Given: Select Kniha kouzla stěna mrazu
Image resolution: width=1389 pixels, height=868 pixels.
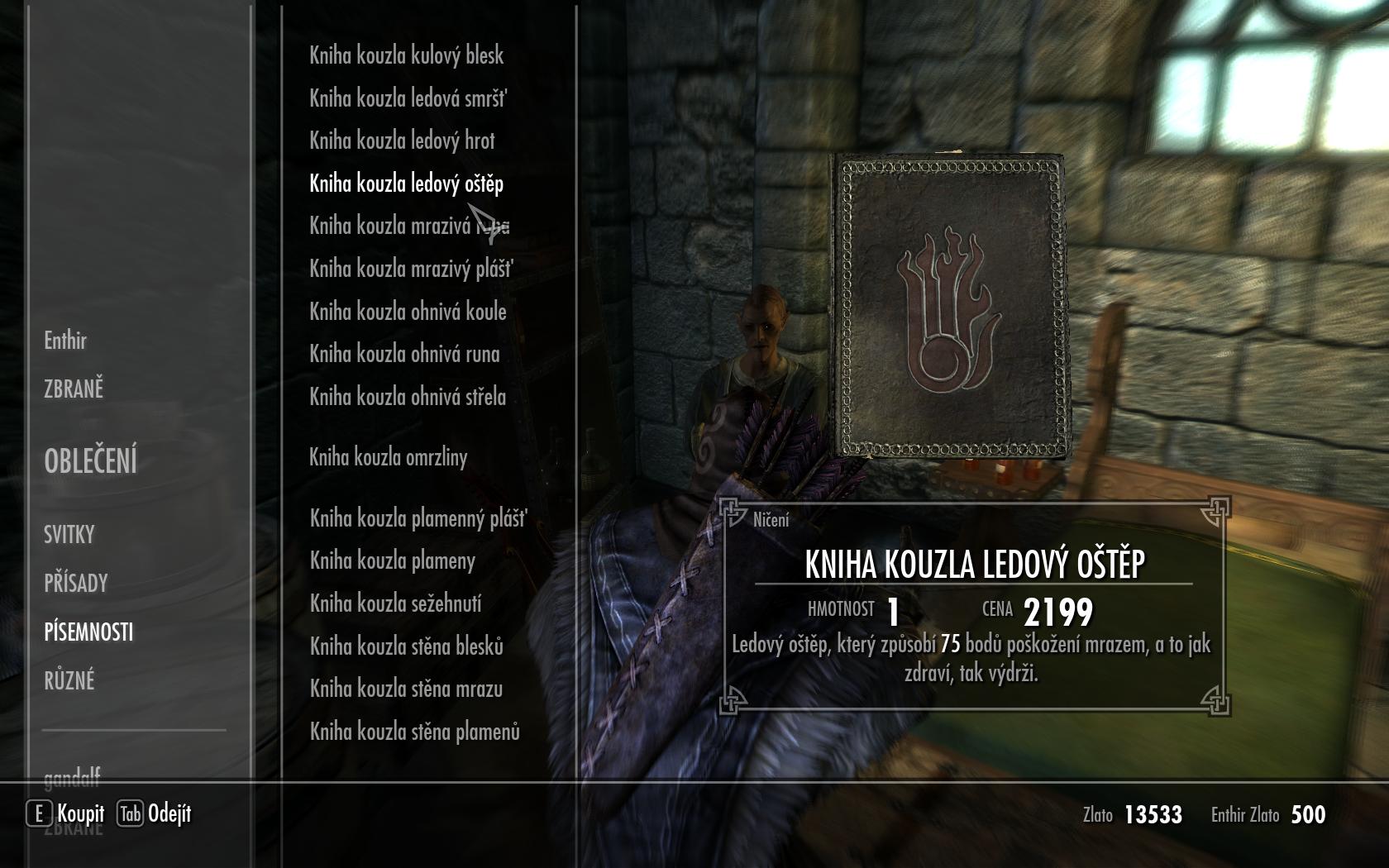Looking at the screenshot, I should pyautogui.click(x=406, y=689).
